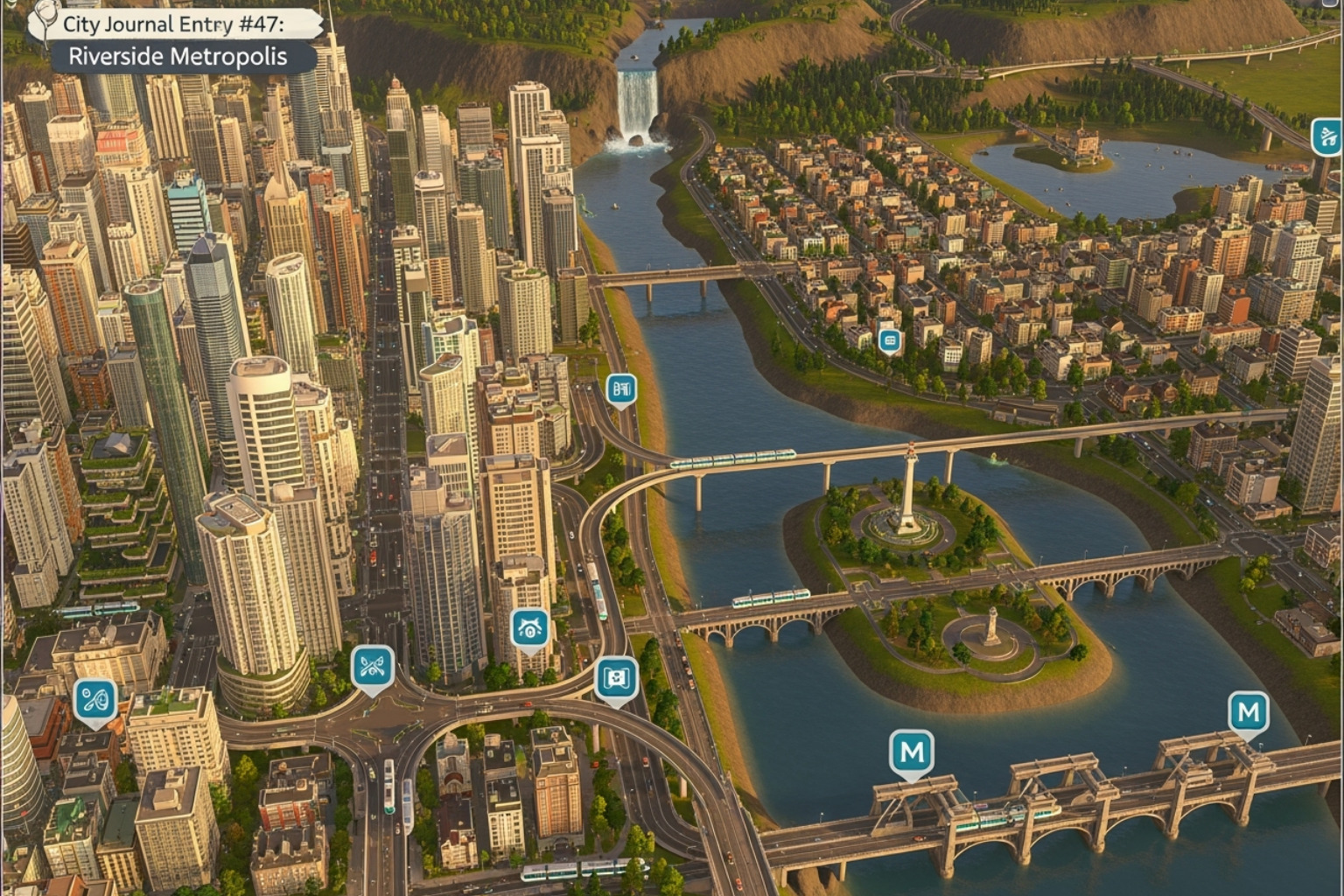Select the swirl-symbol marker over the old town

94,701
